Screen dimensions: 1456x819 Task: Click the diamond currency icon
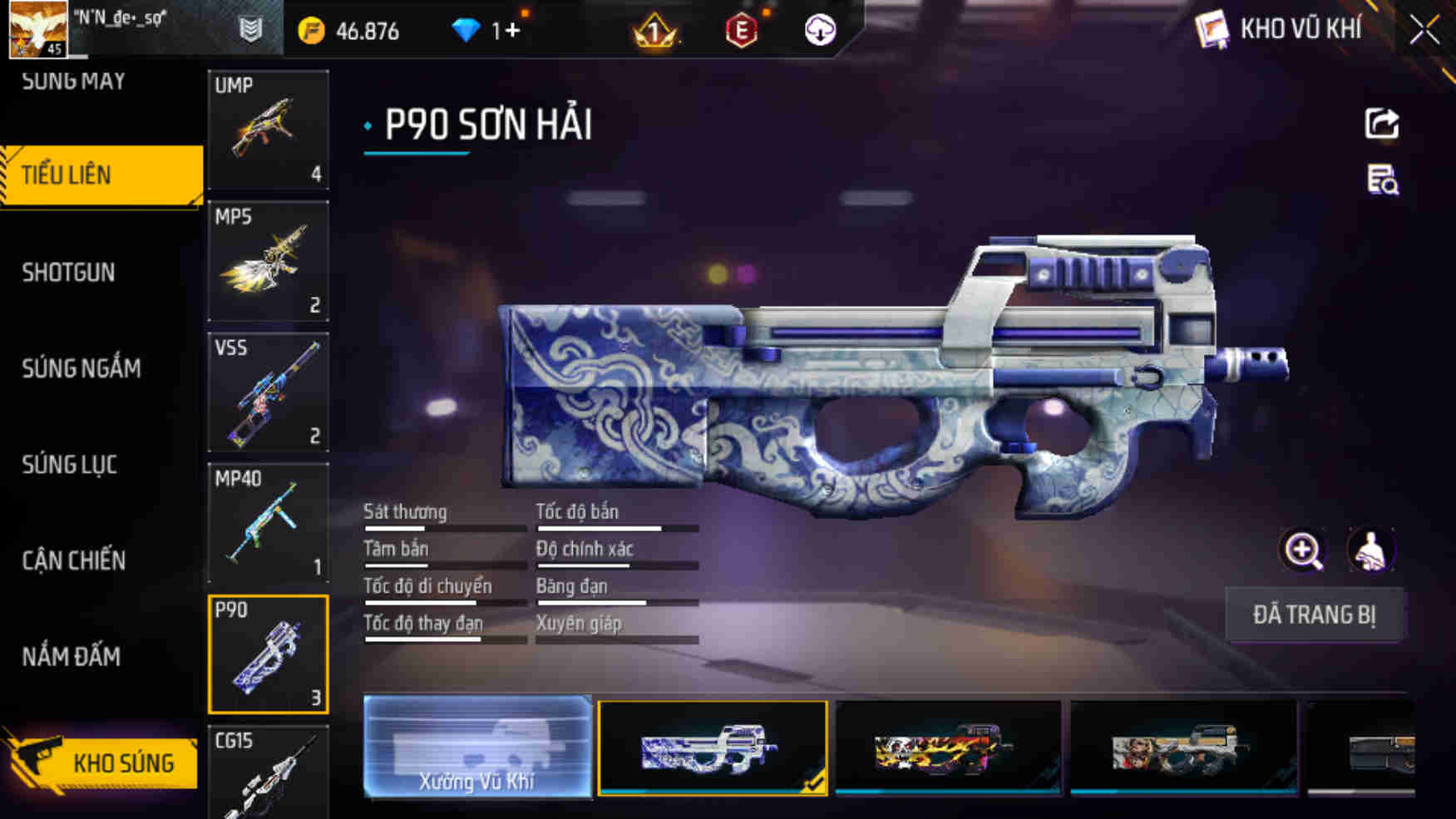tap(469, 31)
